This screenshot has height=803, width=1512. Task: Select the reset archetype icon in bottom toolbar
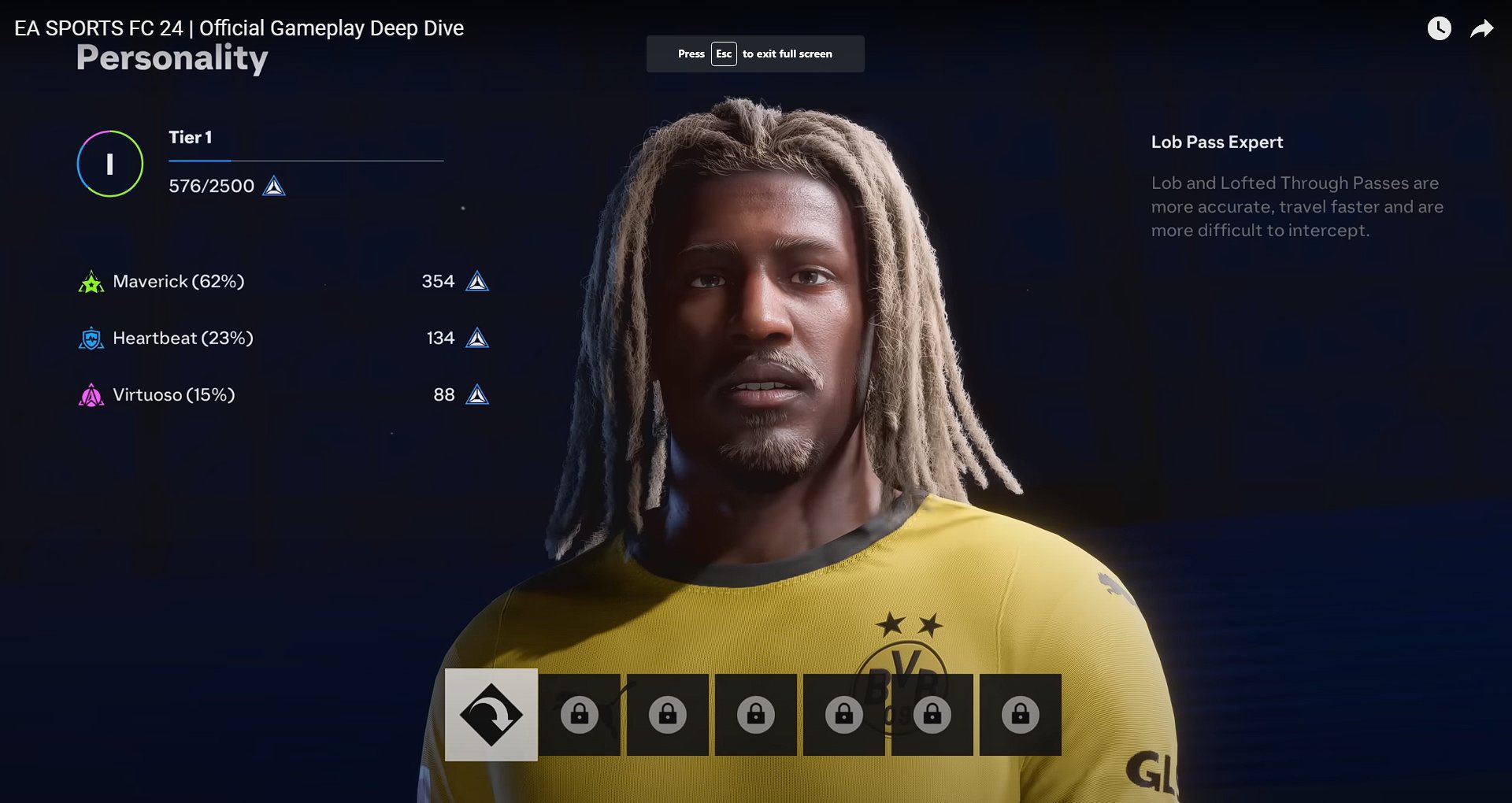490,713
